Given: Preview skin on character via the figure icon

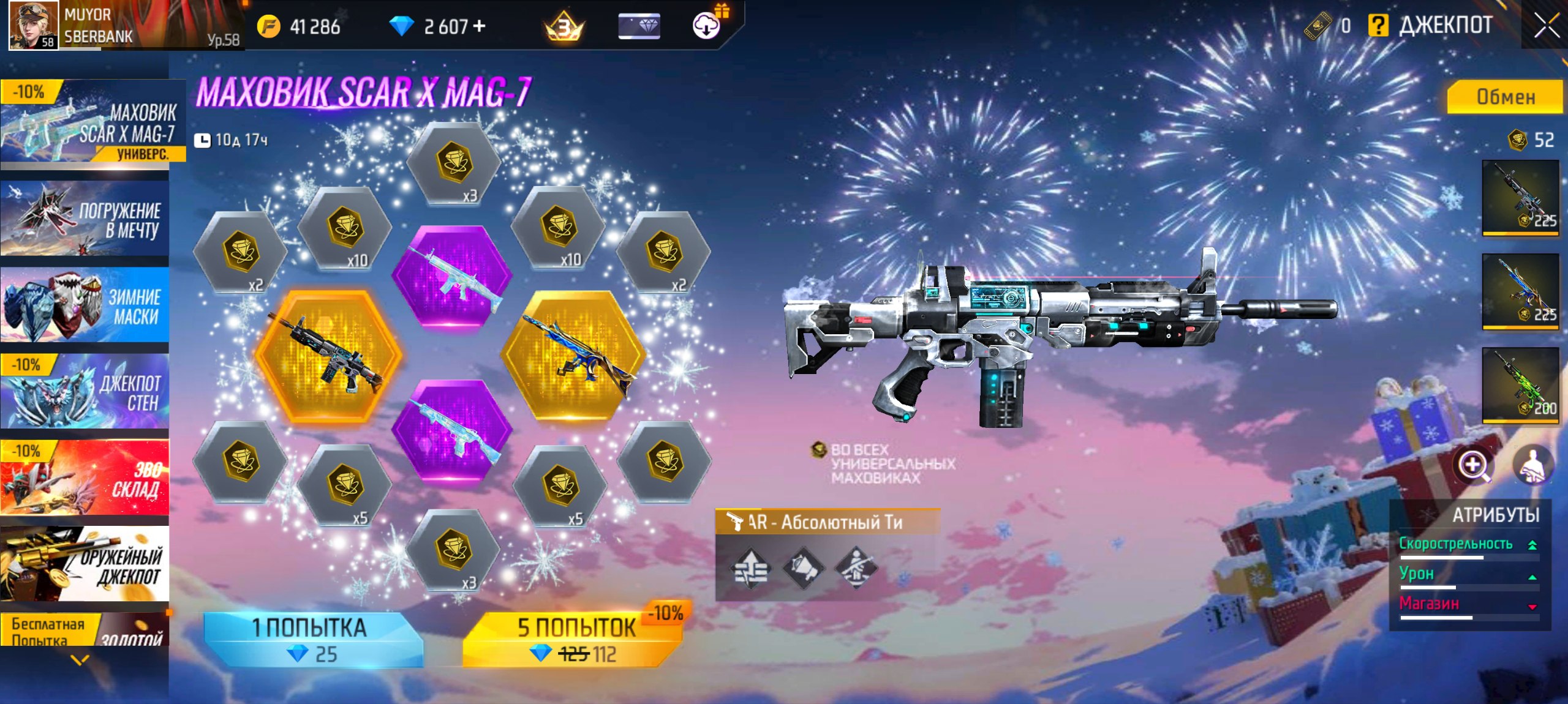Looking at the screenshot, I should click(1532, 465).
